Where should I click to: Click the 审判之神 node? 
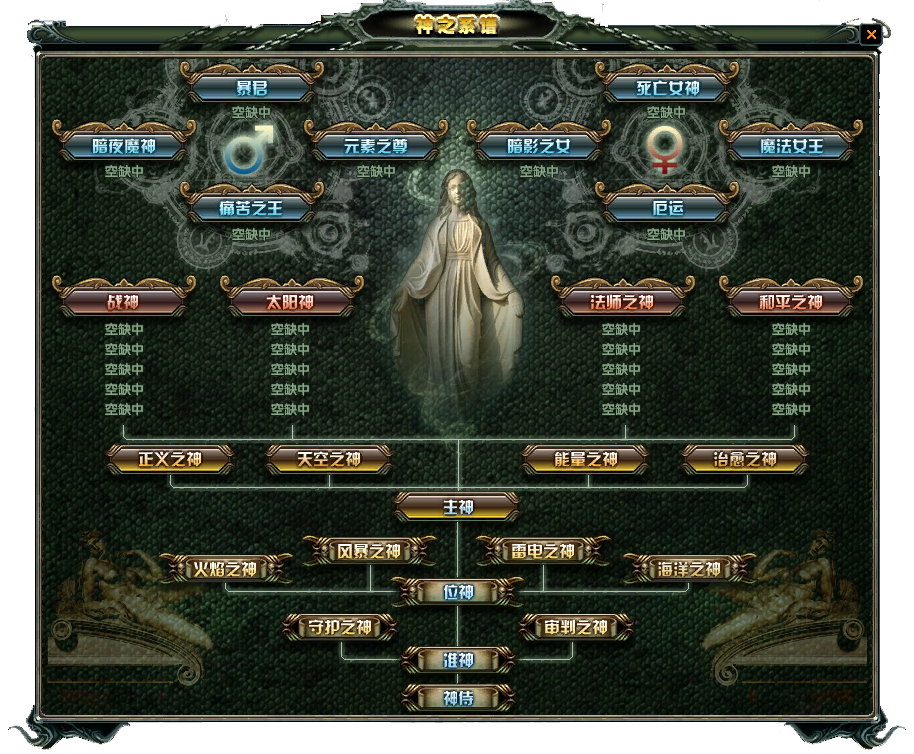[577, 628]
